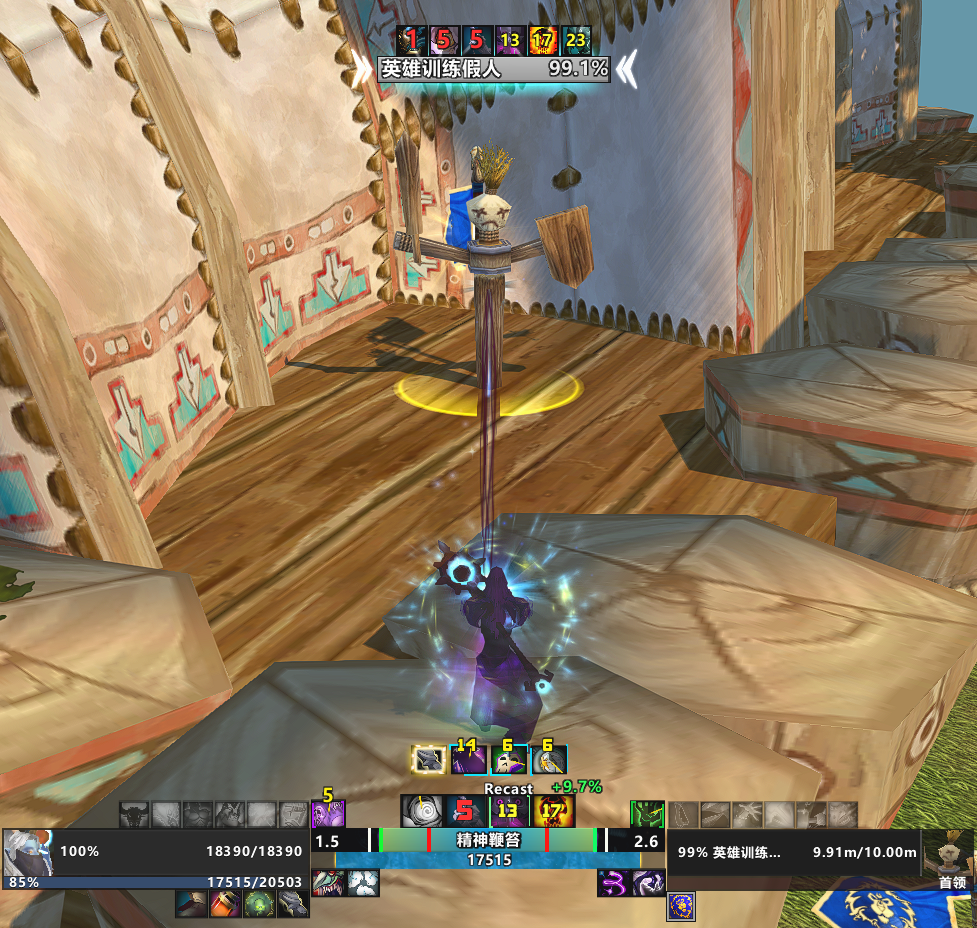Activate the gold-bordered glowing ability icon
The width and height of the screenshot is (977, 928).
coord(429,760)
